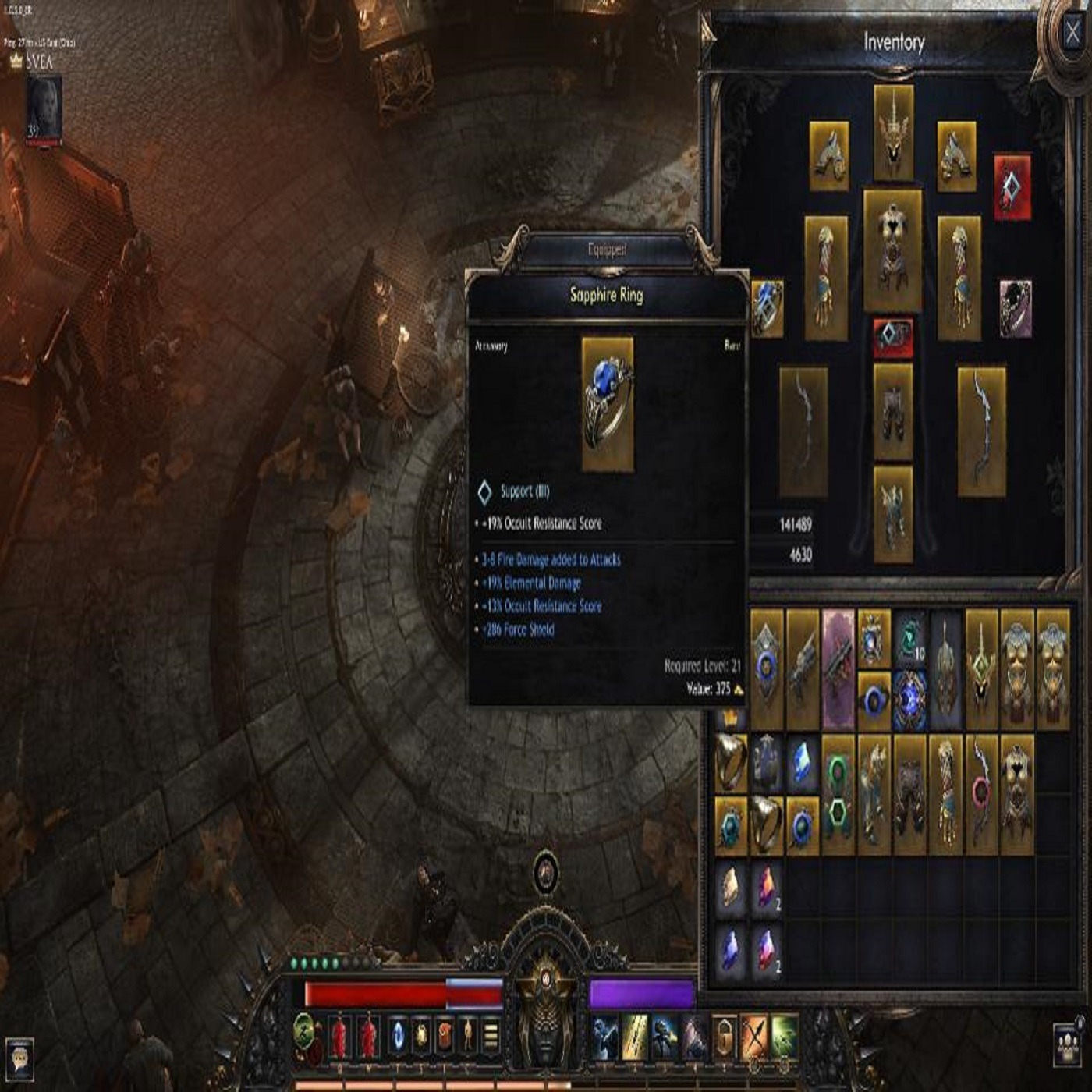Select the red belt equipment slot
The image size is (1092, 1092).
892,336
